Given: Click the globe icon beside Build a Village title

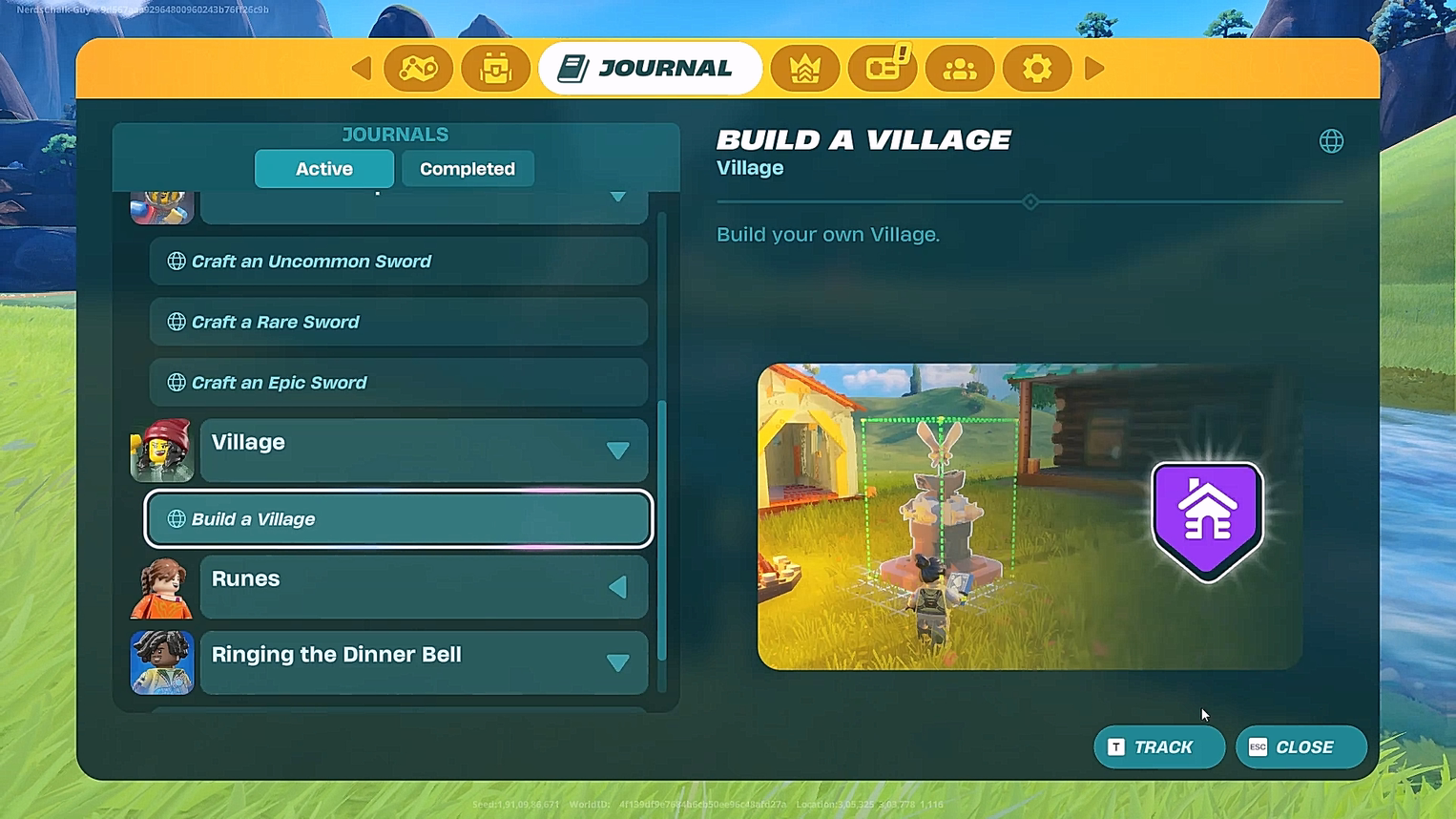Looking at the screenshot, I should [x=1331, y=140].
